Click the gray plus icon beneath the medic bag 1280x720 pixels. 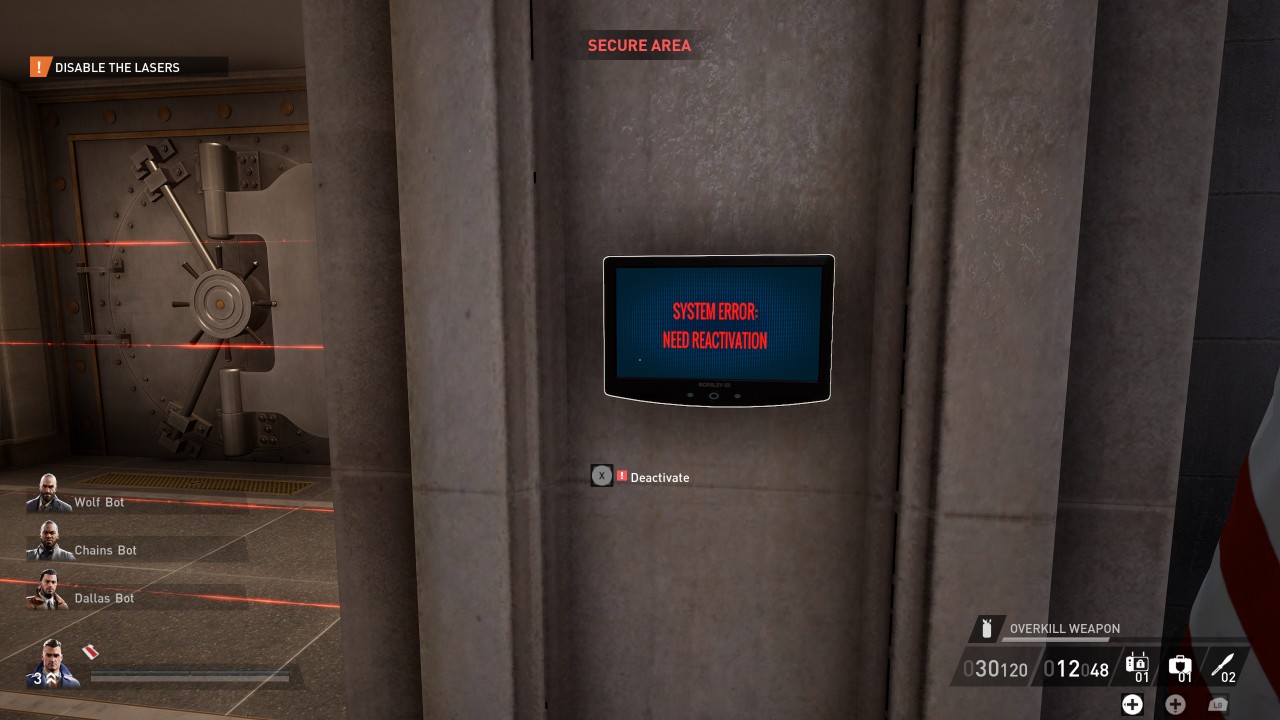coord(1174,703)
